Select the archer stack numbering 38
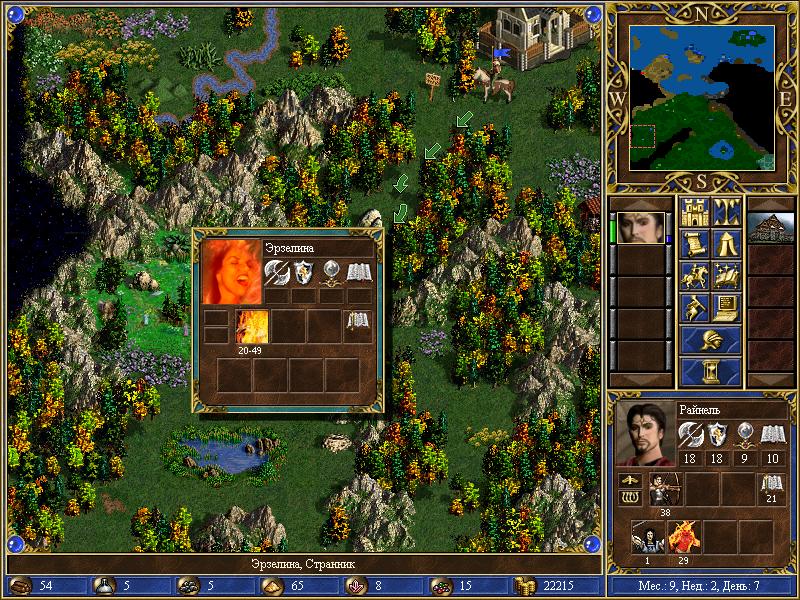 click(662, 490)
